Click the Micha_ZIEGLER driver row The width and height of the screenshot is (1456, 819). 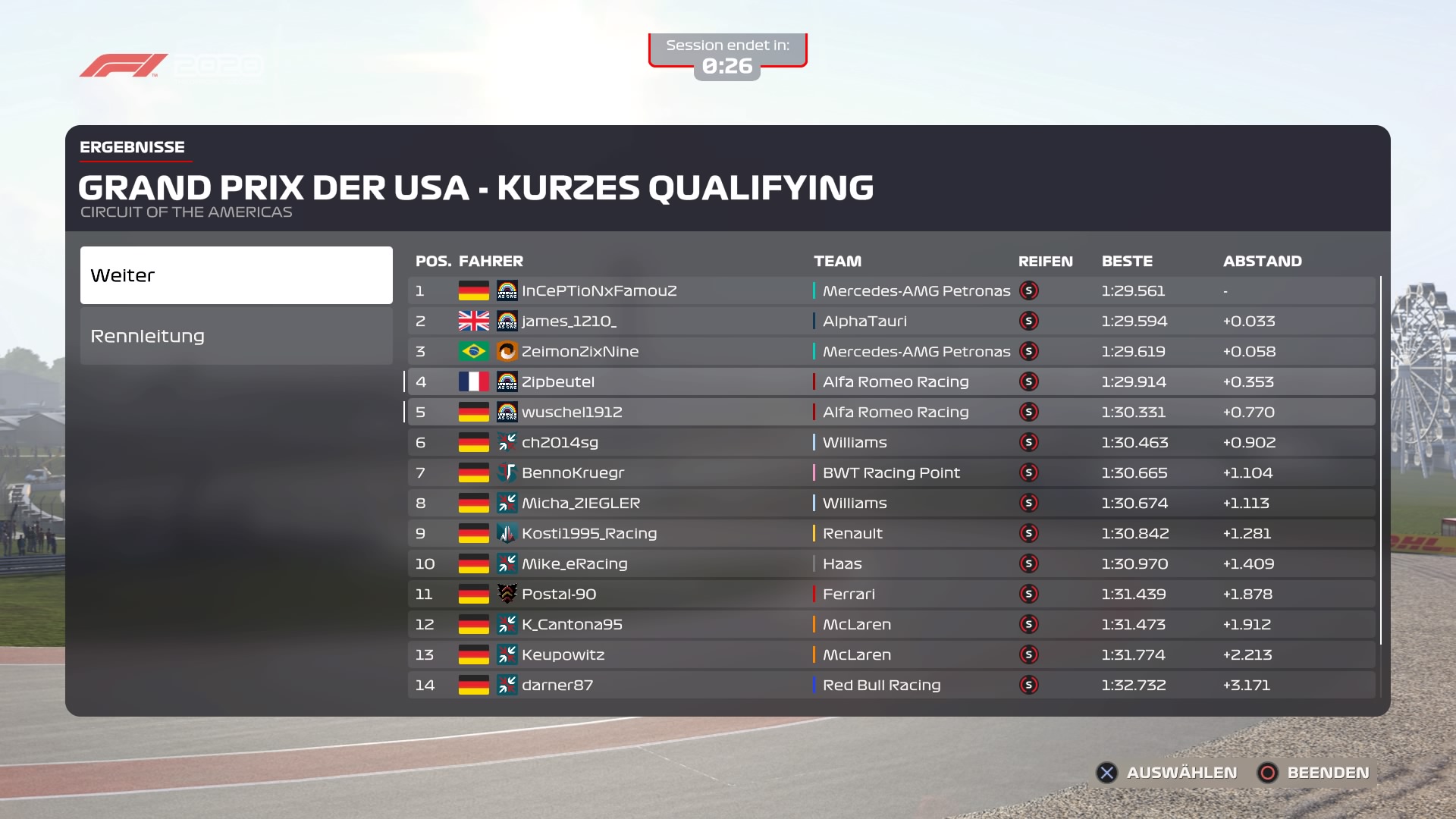click(890, 504)
